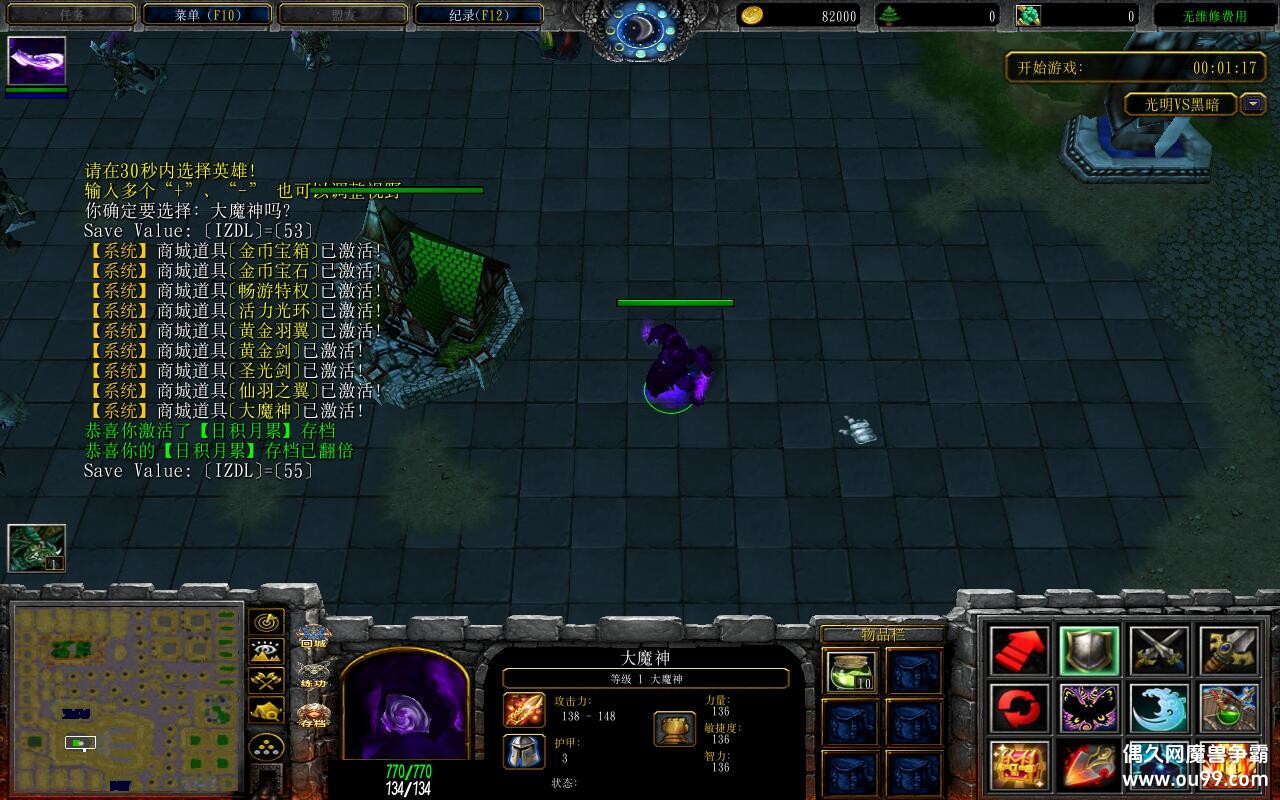Choose the crossed swords attack command
Screen dimensions: 1280x800
pyautogui.click(x=1159, y=651)
